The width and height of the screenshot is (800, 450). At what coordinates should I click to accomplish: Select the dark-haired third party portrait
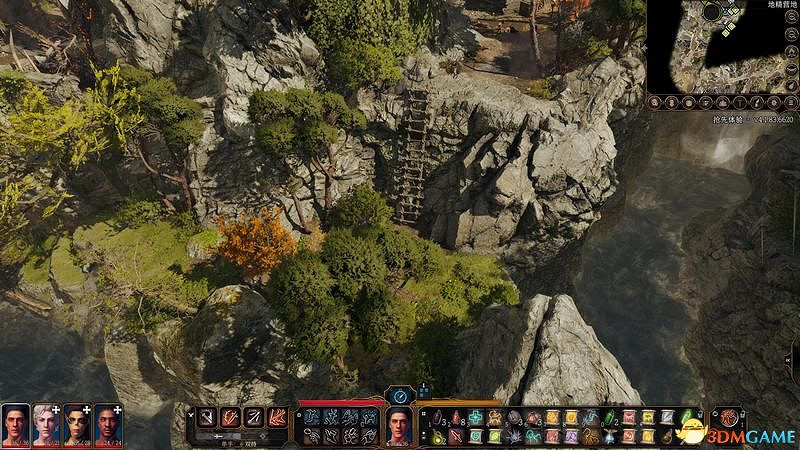(x=77, y=424)
